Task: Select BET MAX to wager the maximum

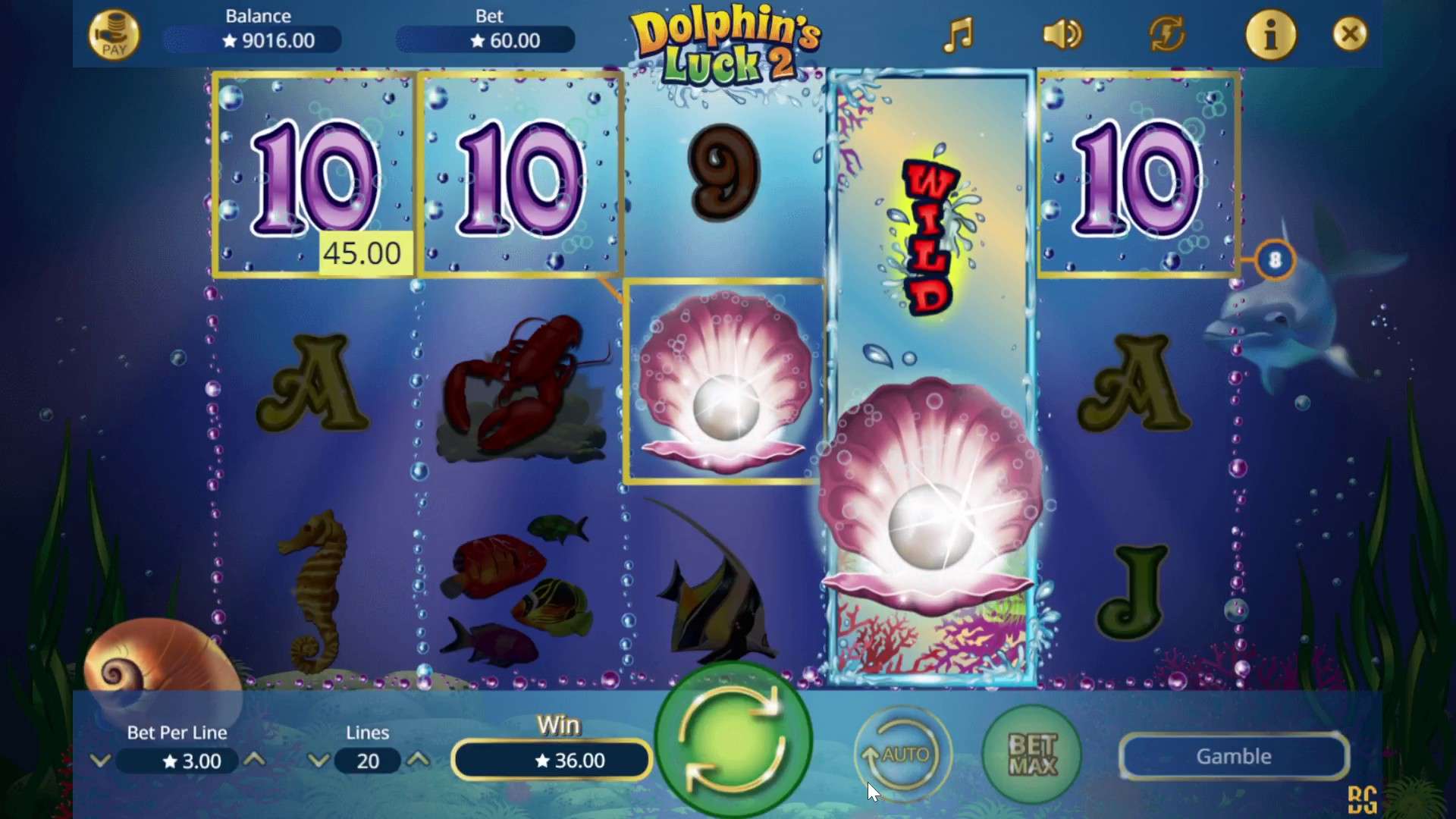Action: pos(1031,756)
